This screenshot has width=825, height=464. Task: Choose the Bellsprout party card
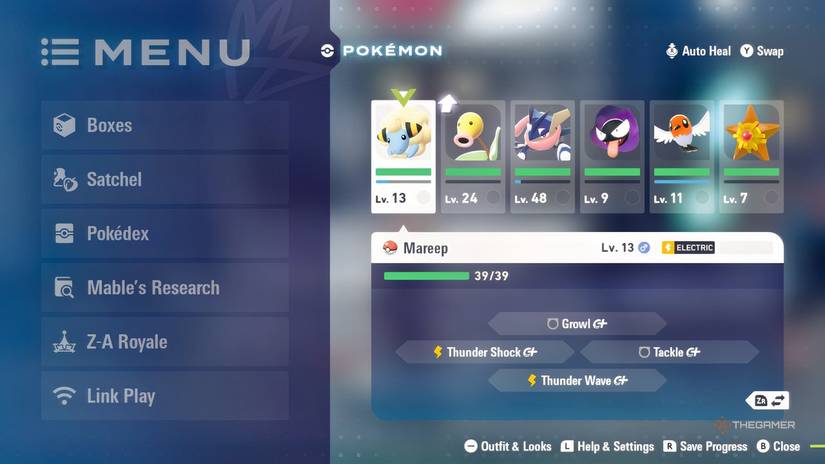473,156
